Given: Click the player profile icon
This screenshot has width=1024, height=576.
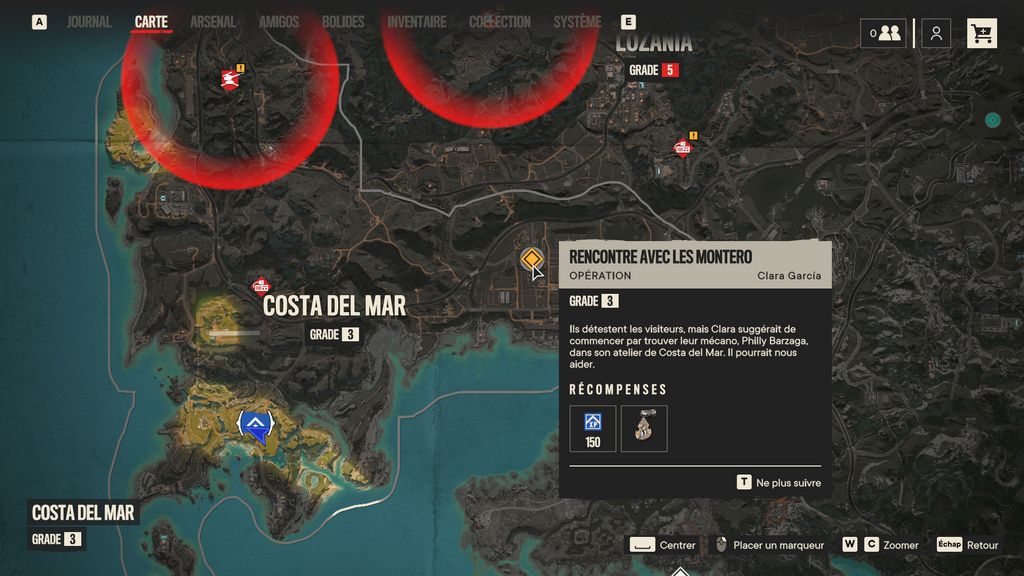Looking at the screenshot, I should coord(936,33).
